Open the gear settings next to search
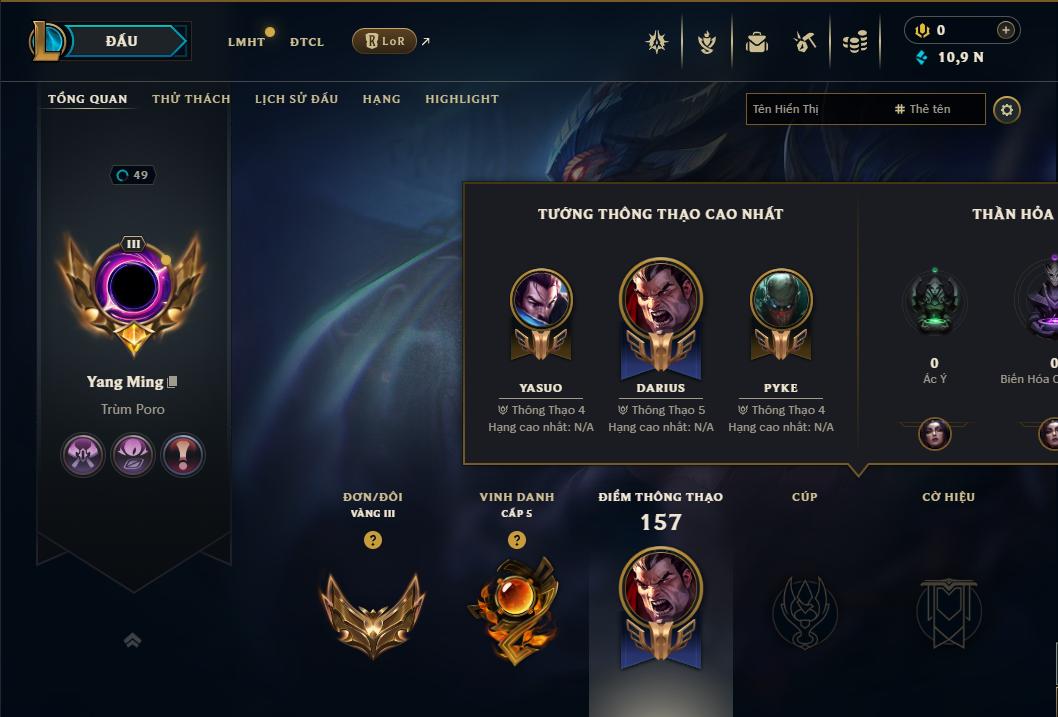1058x717 pixels. [1007, 109]
